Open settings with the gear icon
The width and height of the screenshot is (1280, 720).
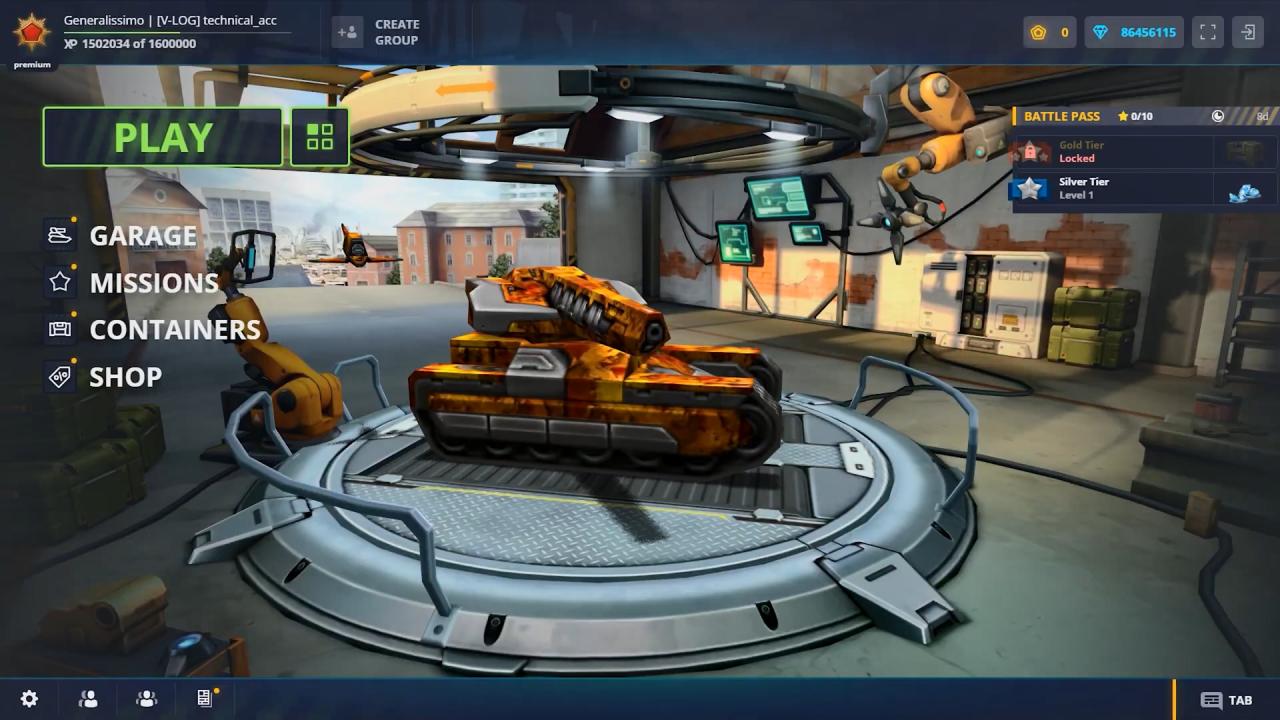(30, 699)
